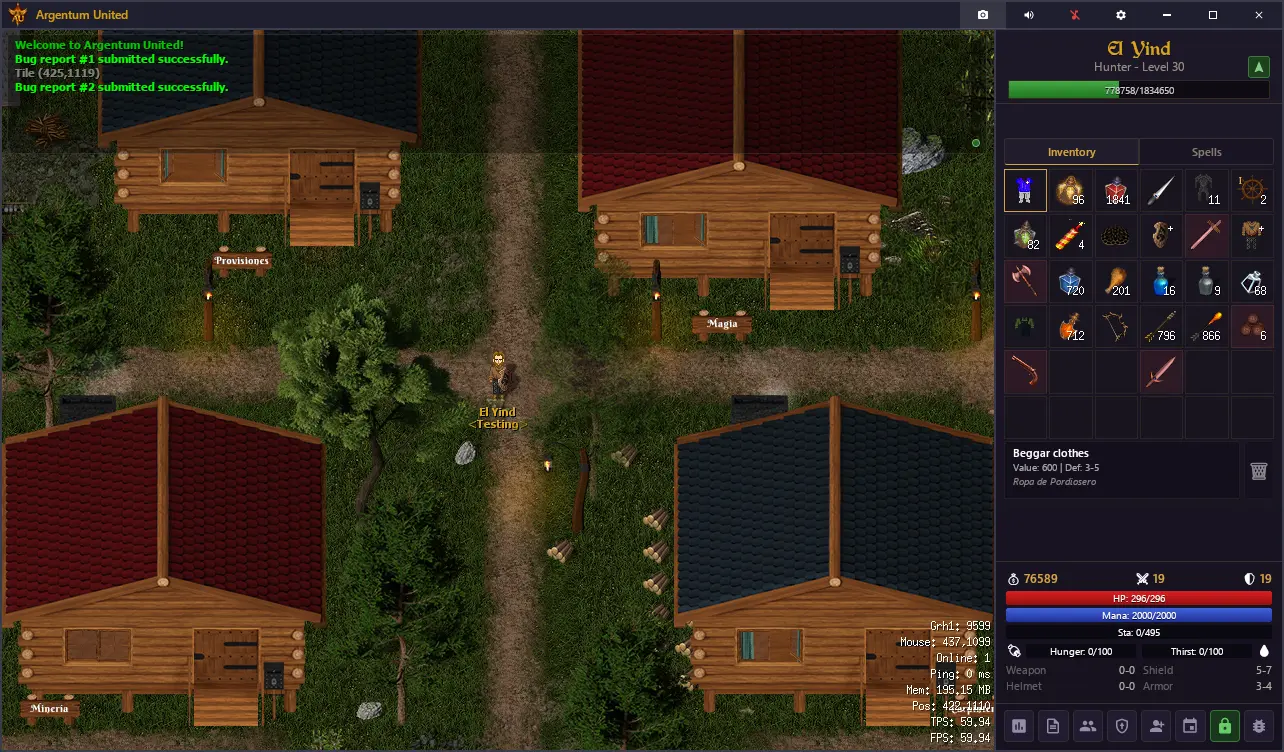Click the trash can delete button
The height and width of the screenshot is (752, 1284).
click(1259, 471)
